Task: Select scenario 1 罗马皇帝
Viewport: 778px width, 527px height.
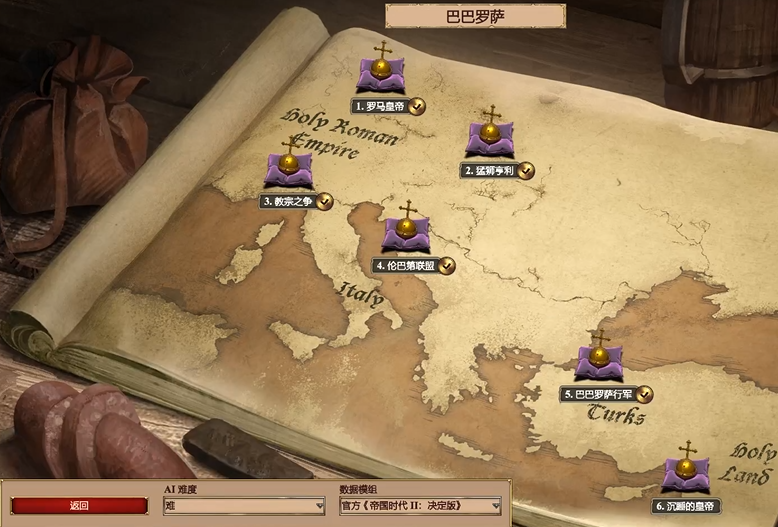Action: [381, 76]
